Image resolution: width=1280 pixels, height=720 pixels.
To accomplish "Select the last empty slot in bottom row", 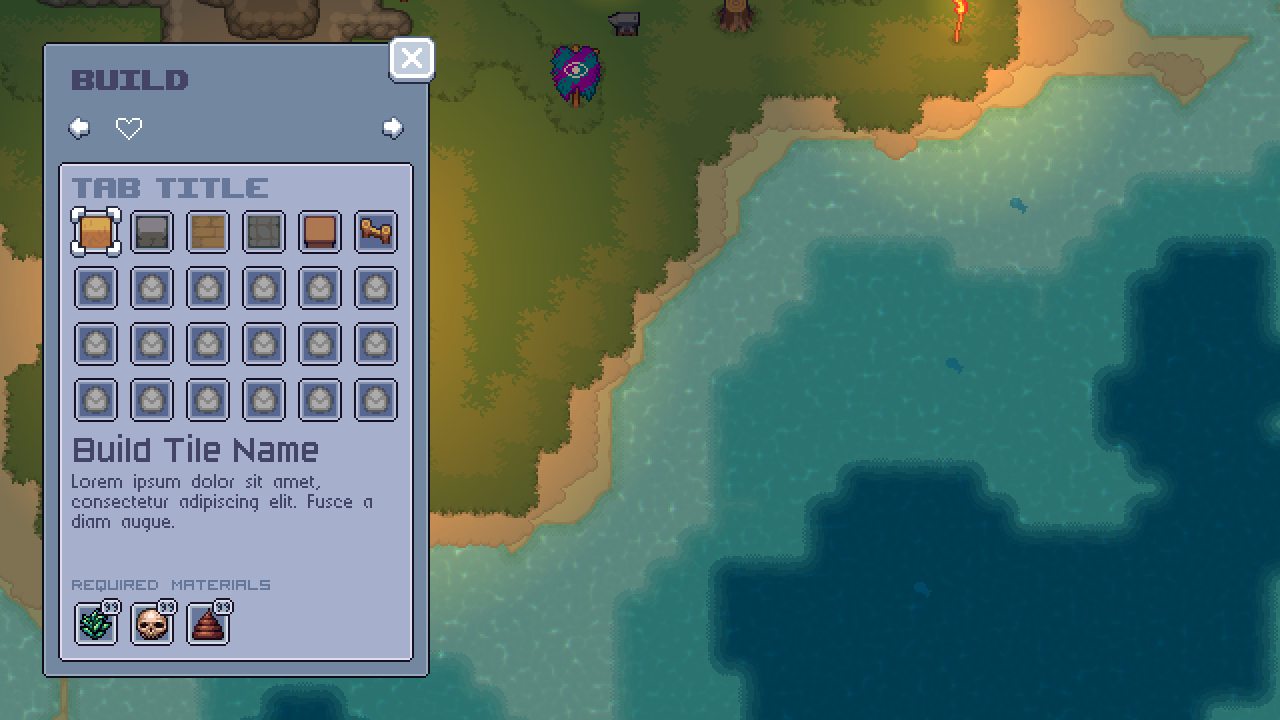I will 376,399.
